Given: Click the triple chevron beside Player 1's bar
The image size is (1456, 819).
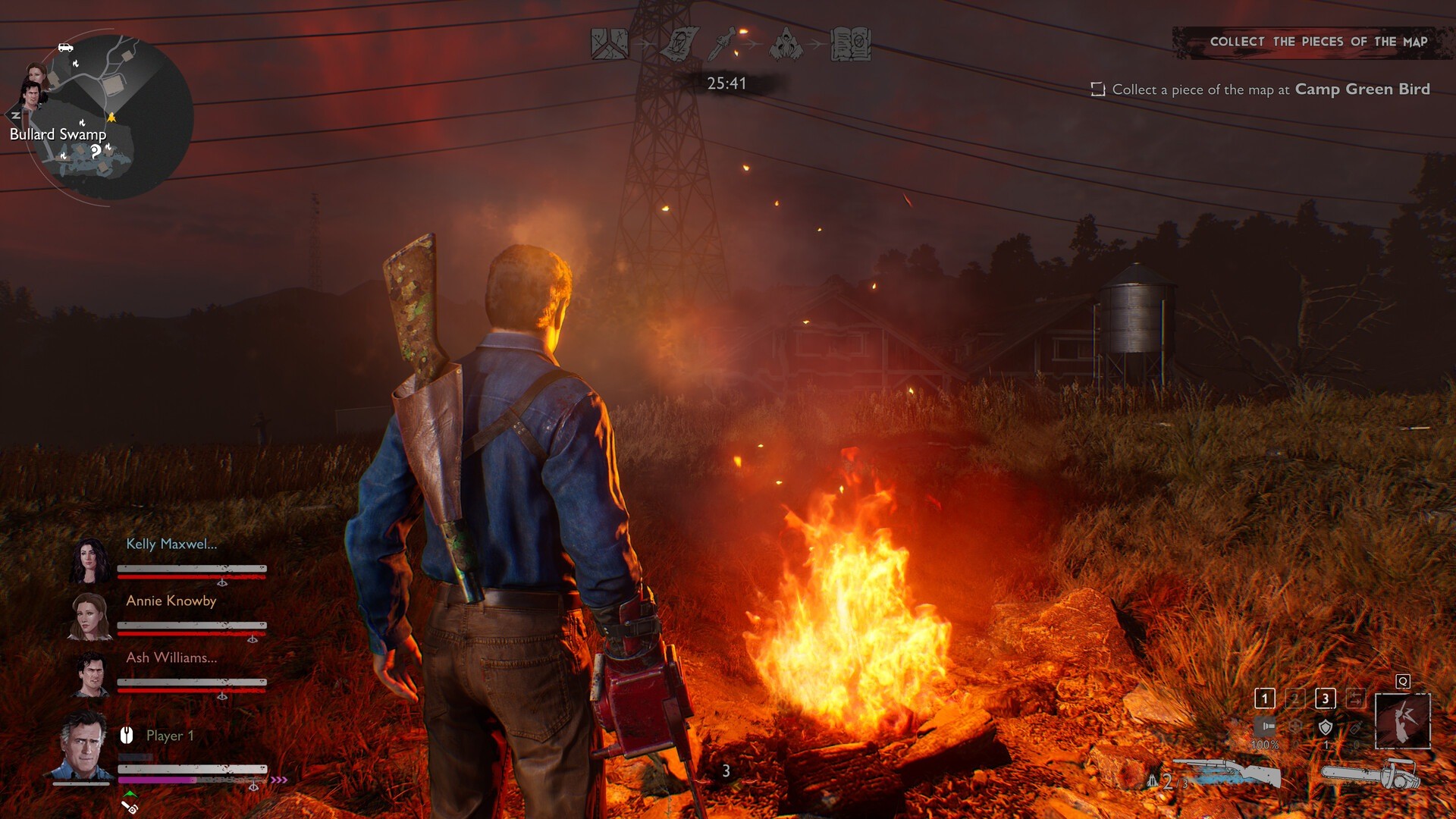Looking at the screenshot, I should (x=280, y=778).
